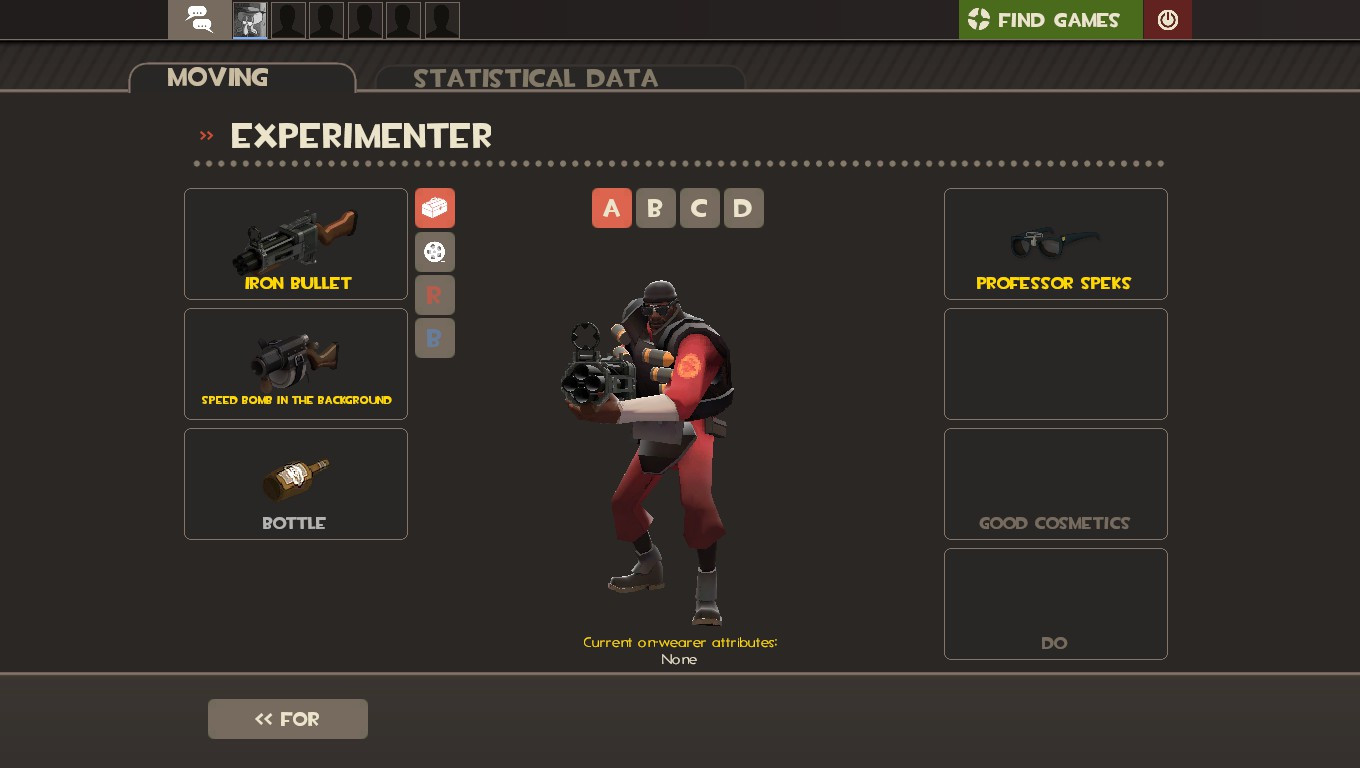Click the For back button
The image size is (1360, 768).
tap(288, 719)
